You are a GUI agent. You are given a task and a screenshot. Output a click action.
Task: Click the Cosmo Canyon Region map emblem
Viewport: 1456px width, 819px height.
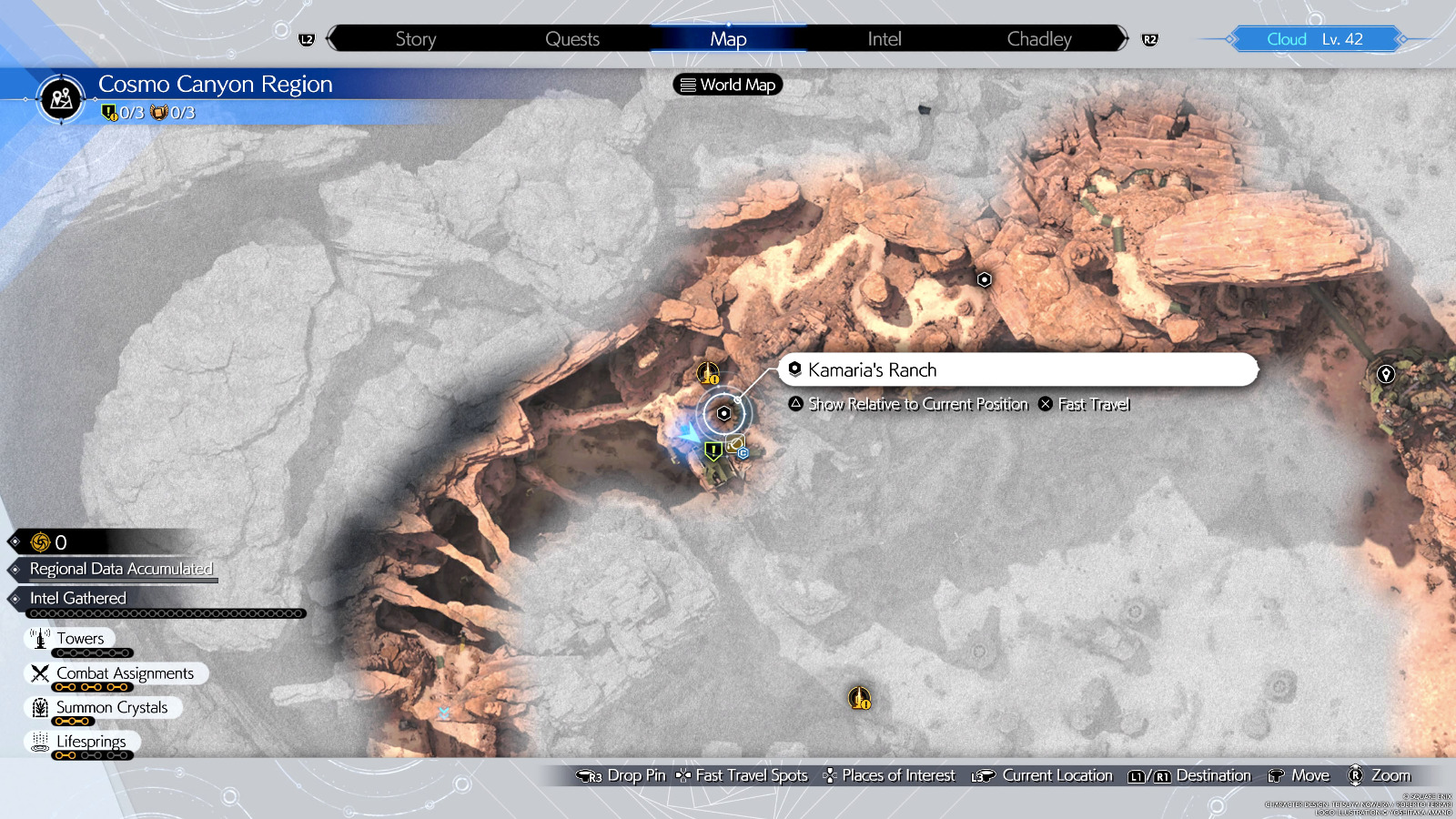click(62, 98)
